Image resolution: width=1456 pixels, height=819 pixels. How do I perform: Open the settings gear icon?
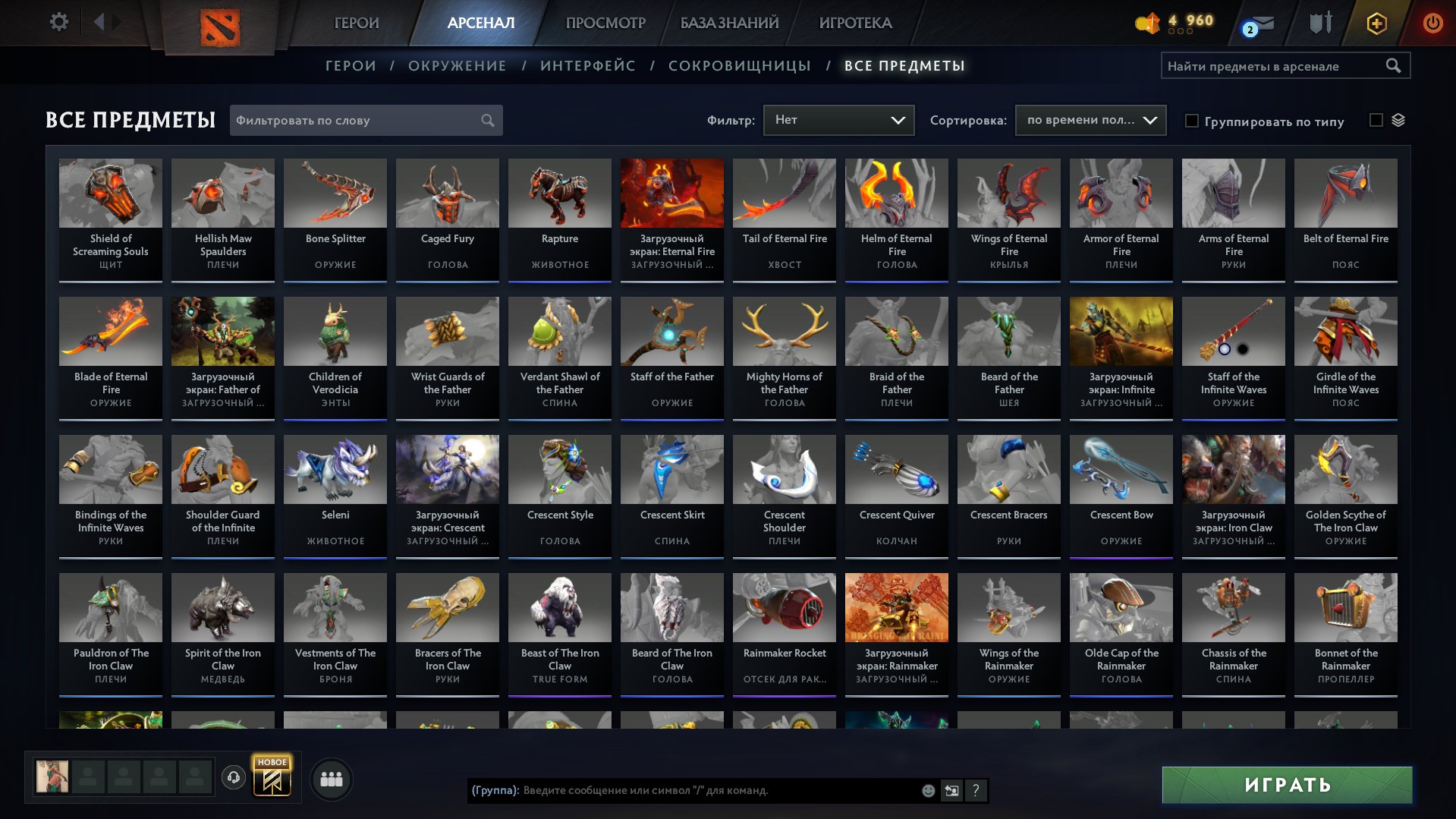[x=58, y=22]
